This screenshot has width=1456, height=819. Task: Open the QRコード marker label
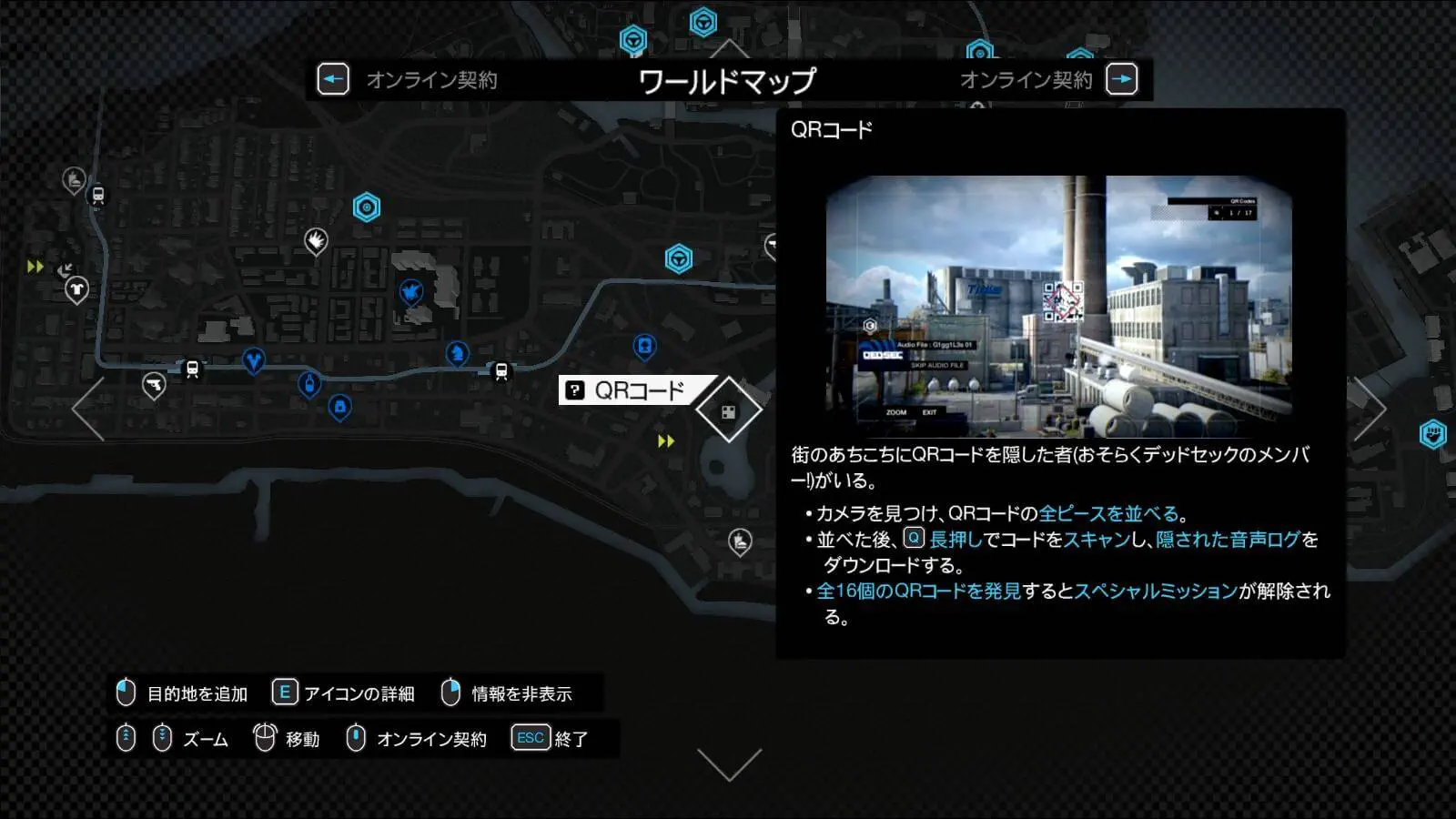click(637, 390)
